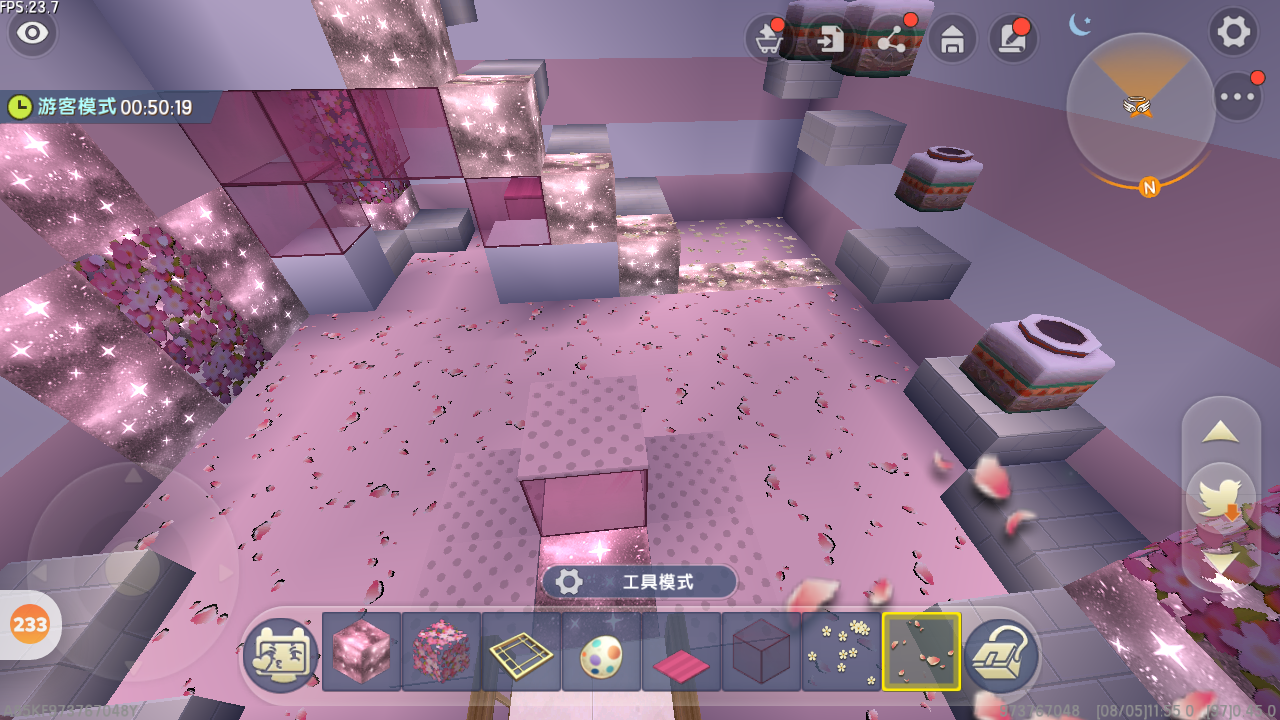This screenshot has height=720, width=1280.
Task: Open the emote face button beside the hotbar
Action: pos(281,653)
